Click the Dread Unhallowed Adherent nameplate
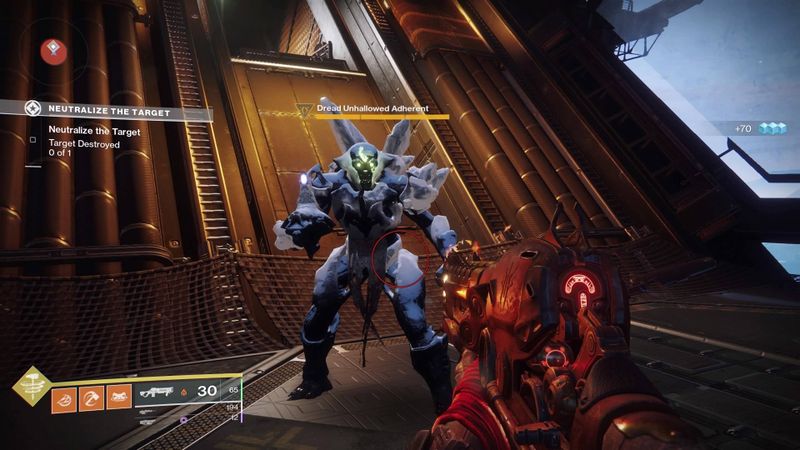 click(x=372, y=108)
